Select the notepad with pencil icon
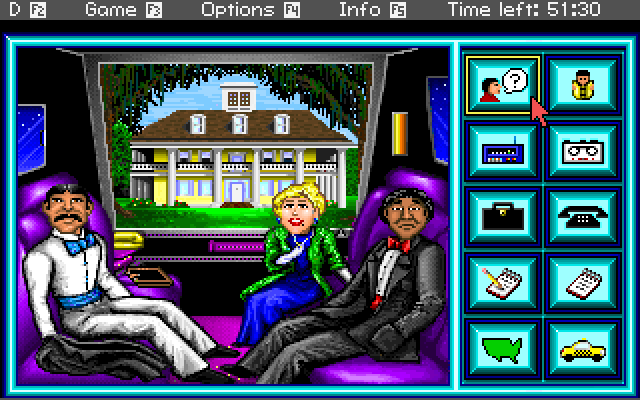Image resolution: width=640 pixels, height=400 pixels. click(503, 281)
